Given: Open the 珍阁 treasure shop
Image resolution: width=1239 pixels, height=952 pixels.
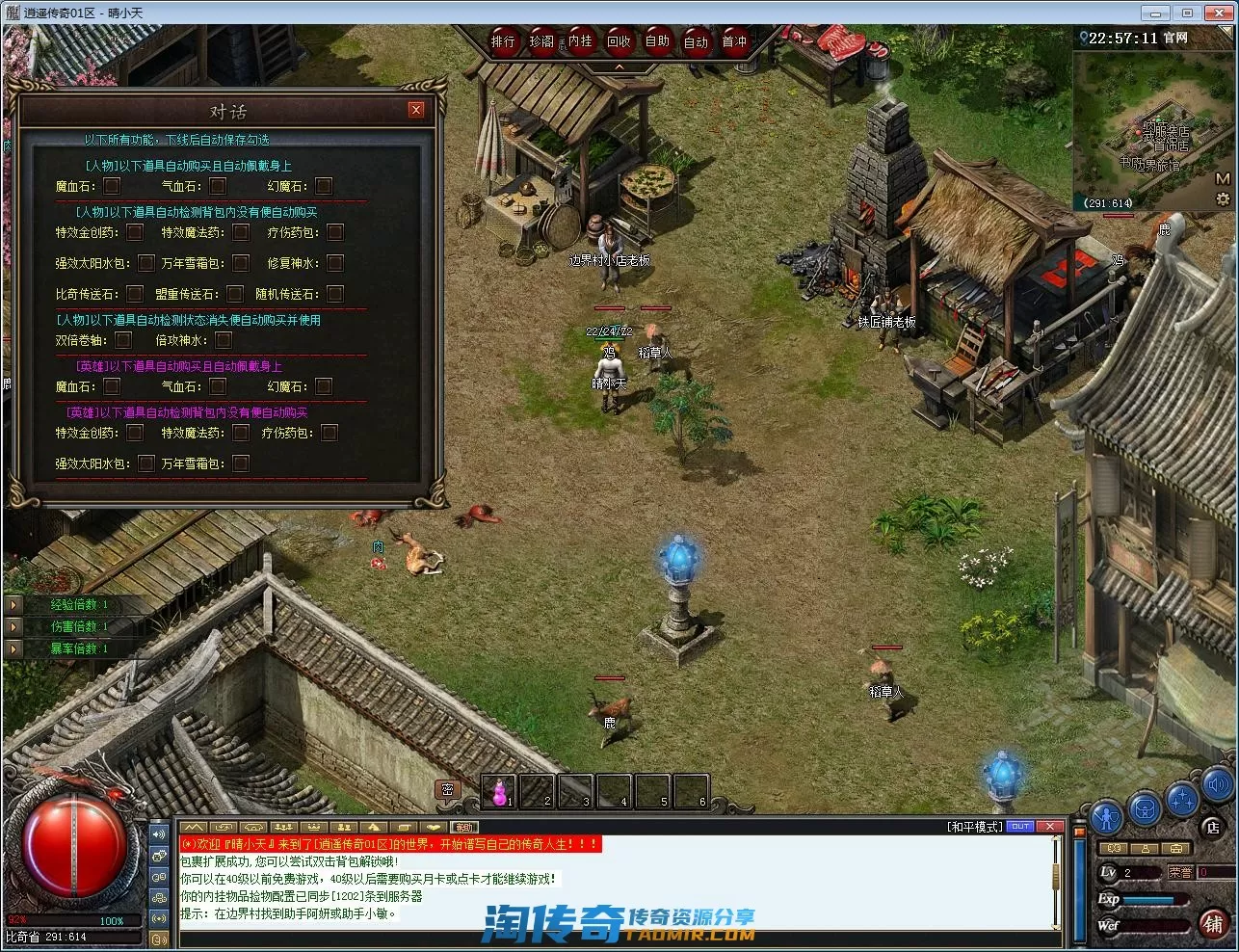Looking at the screenshot, I should pos(541,41).
